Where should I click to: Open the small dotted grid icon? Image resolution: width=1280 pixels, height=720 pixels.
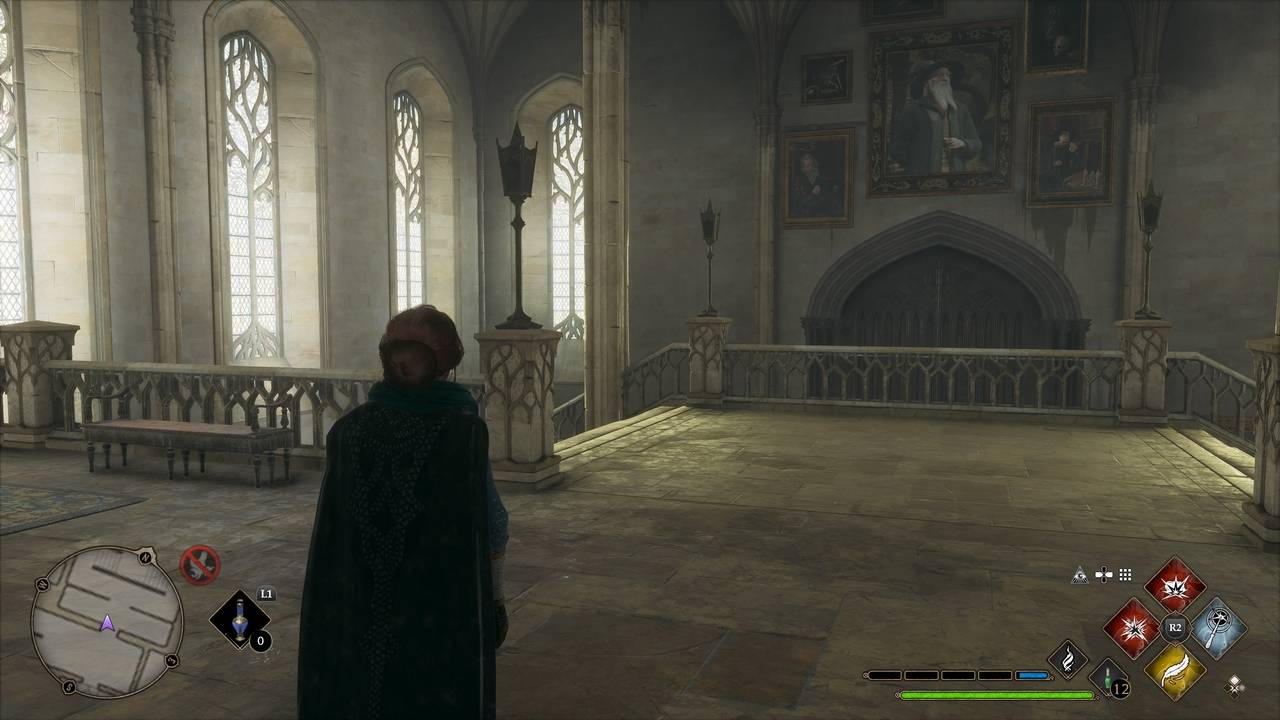tap(1125, 575)
